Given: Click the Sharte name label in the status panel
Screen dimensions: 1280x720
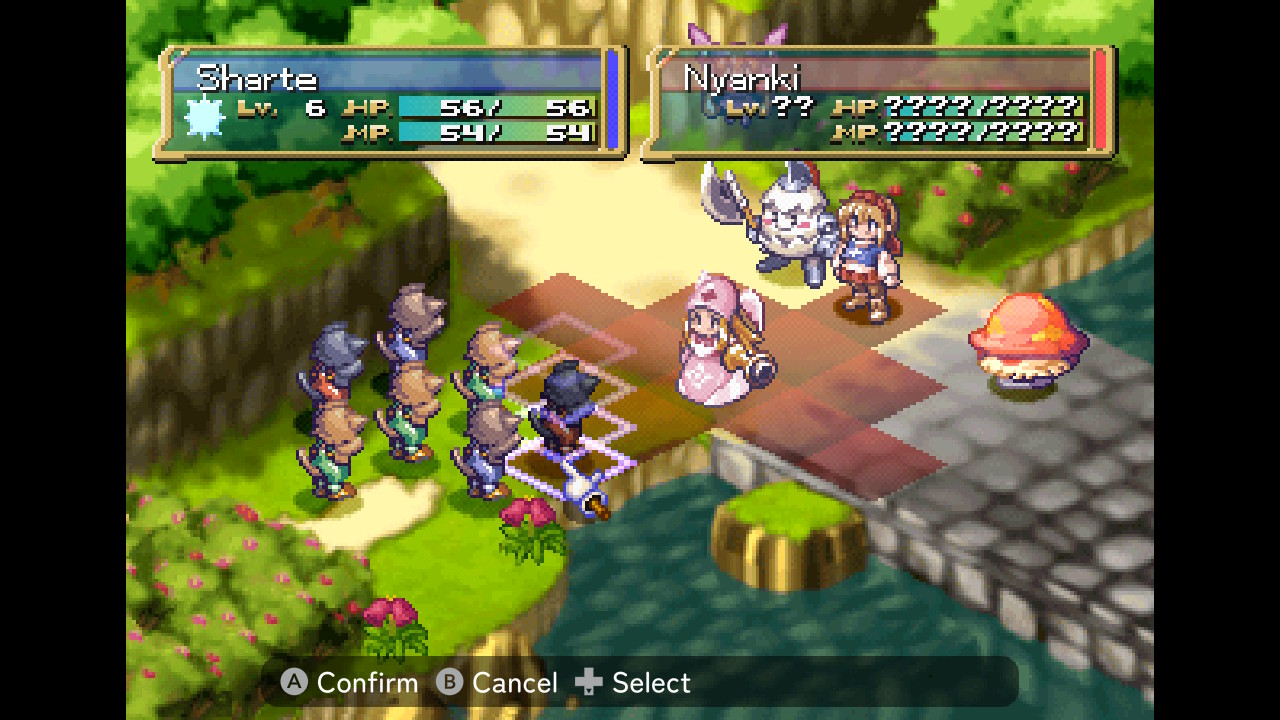Looking at the screenshot, I should point(258,77).
